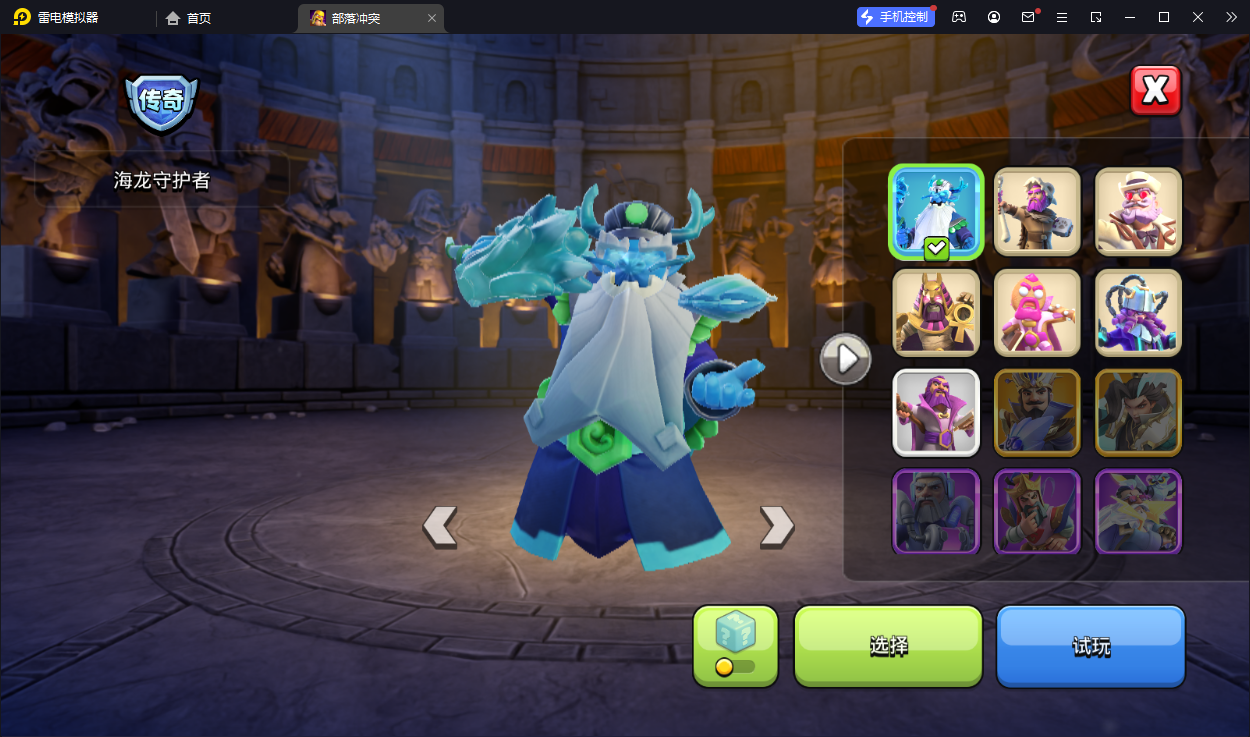Viewport: 1250px width, 737px height.
Task: Play the skin animation preview
Action: (x=846, y=358)
